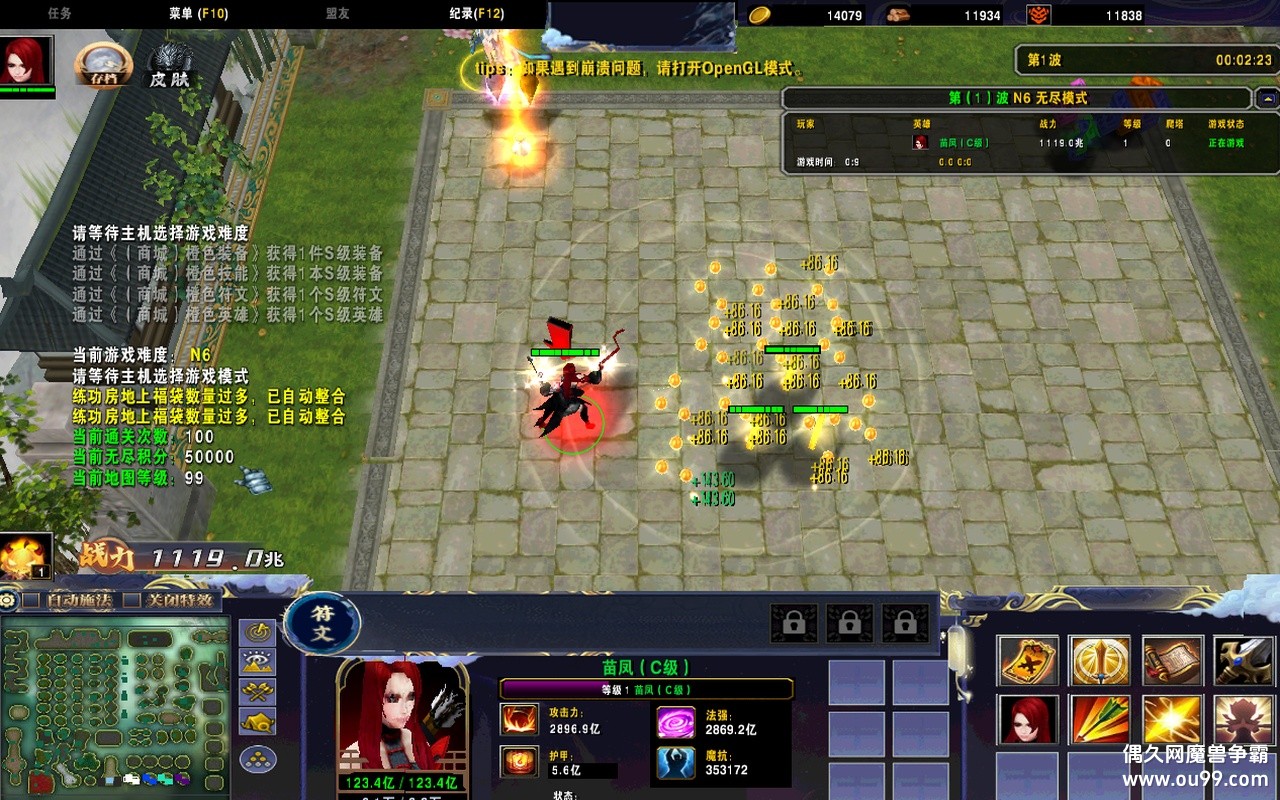Viewport: 1280px width, 800px height.
Task: Click the crossed axes minimap button
Action: click(x=258, y=691)
